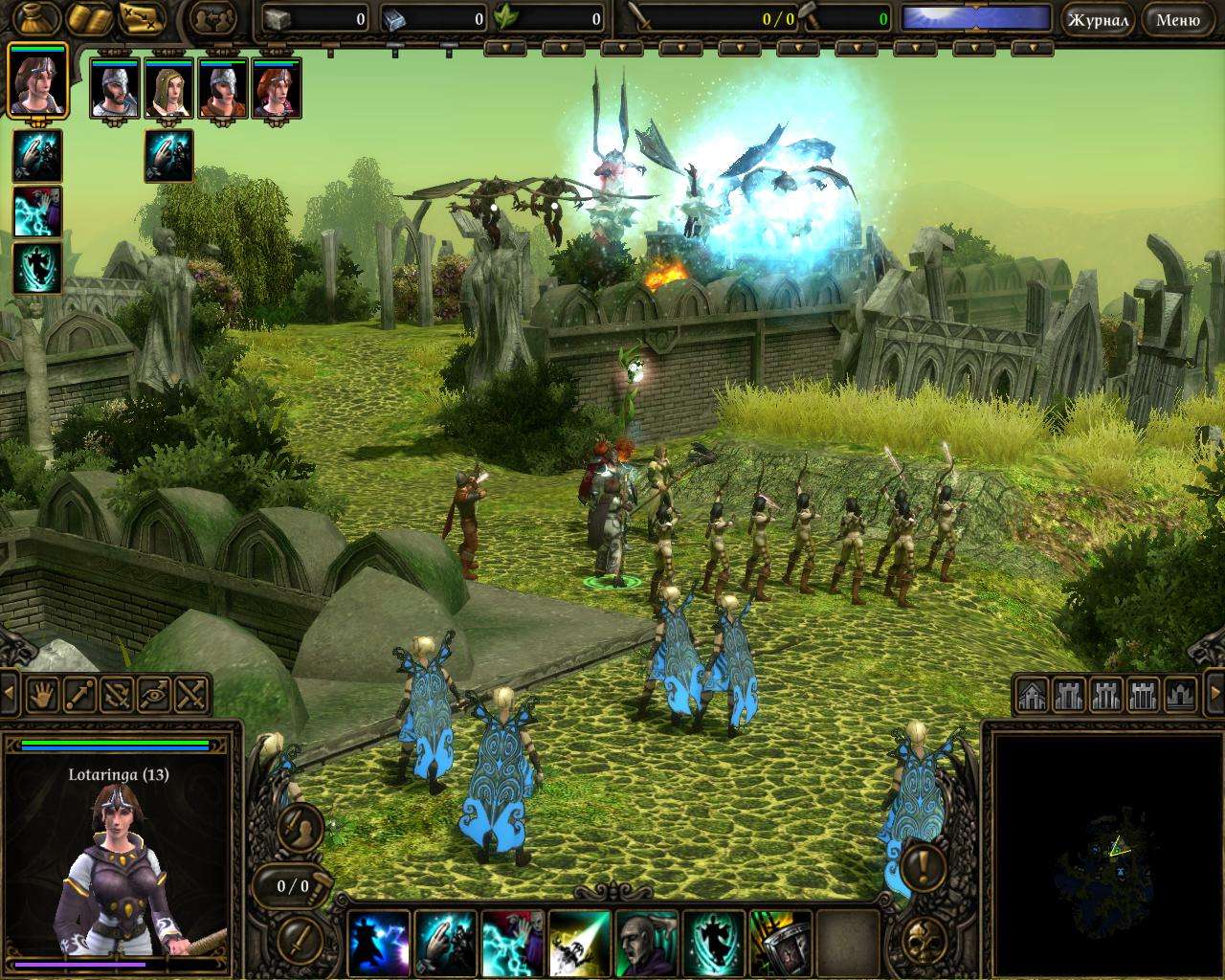The image size is (1225, 980).
Task: Select the house construction icon
Action: click(x=1032, y=695)
